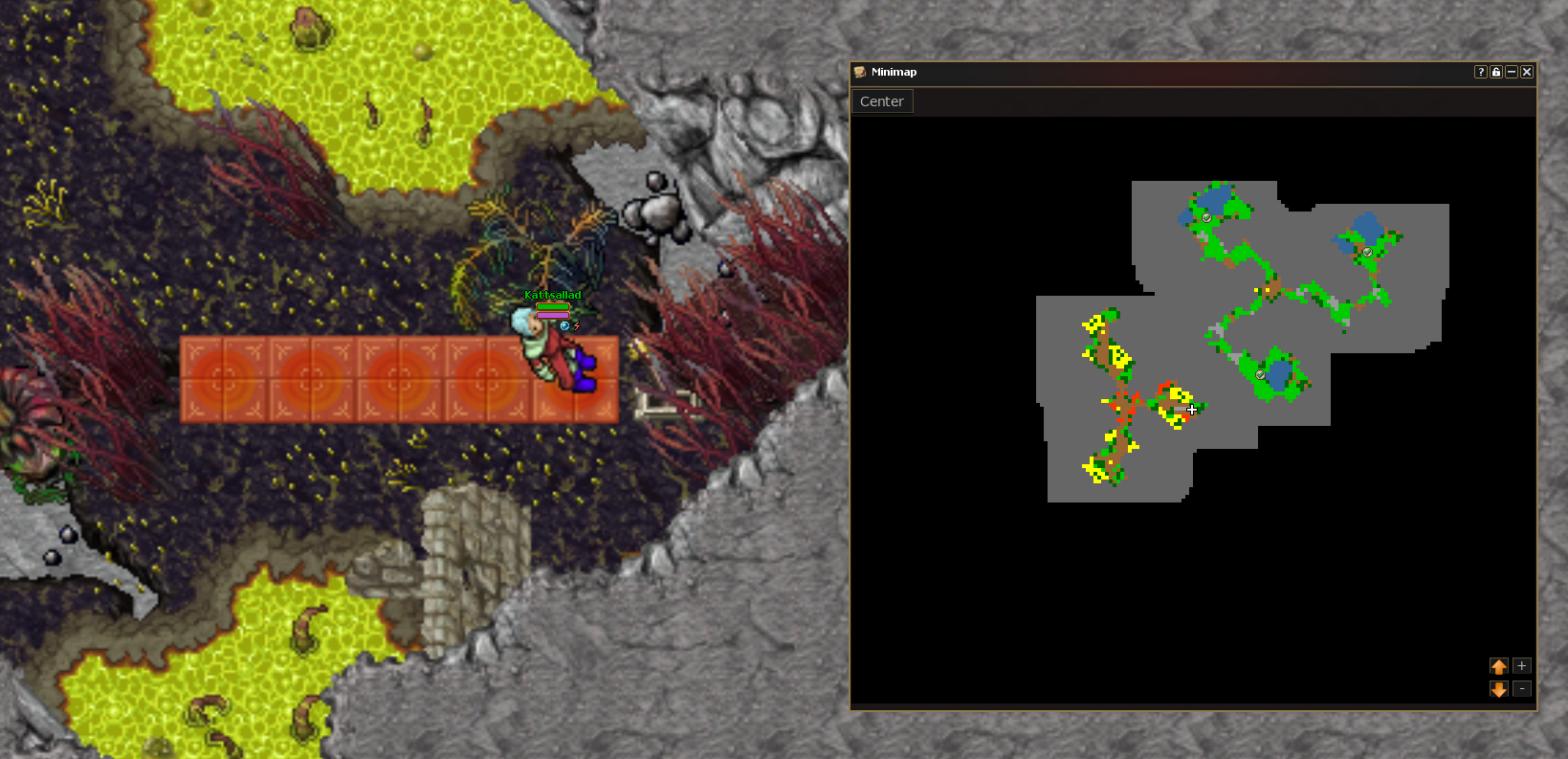Go up one floor with orange up arrow
The image size is (1568, 759).
[x=1498, y=666]
